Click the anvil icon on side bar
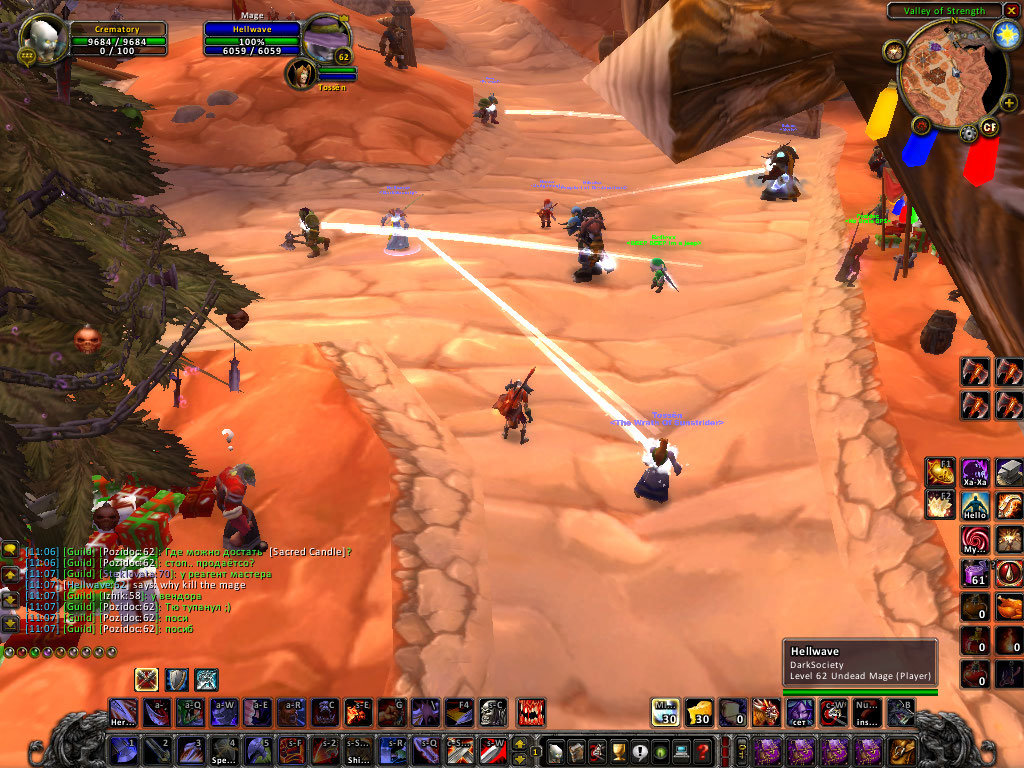Image resolution: width=1024 pixels, height=768 pixels. click(x=1009, y=472)
